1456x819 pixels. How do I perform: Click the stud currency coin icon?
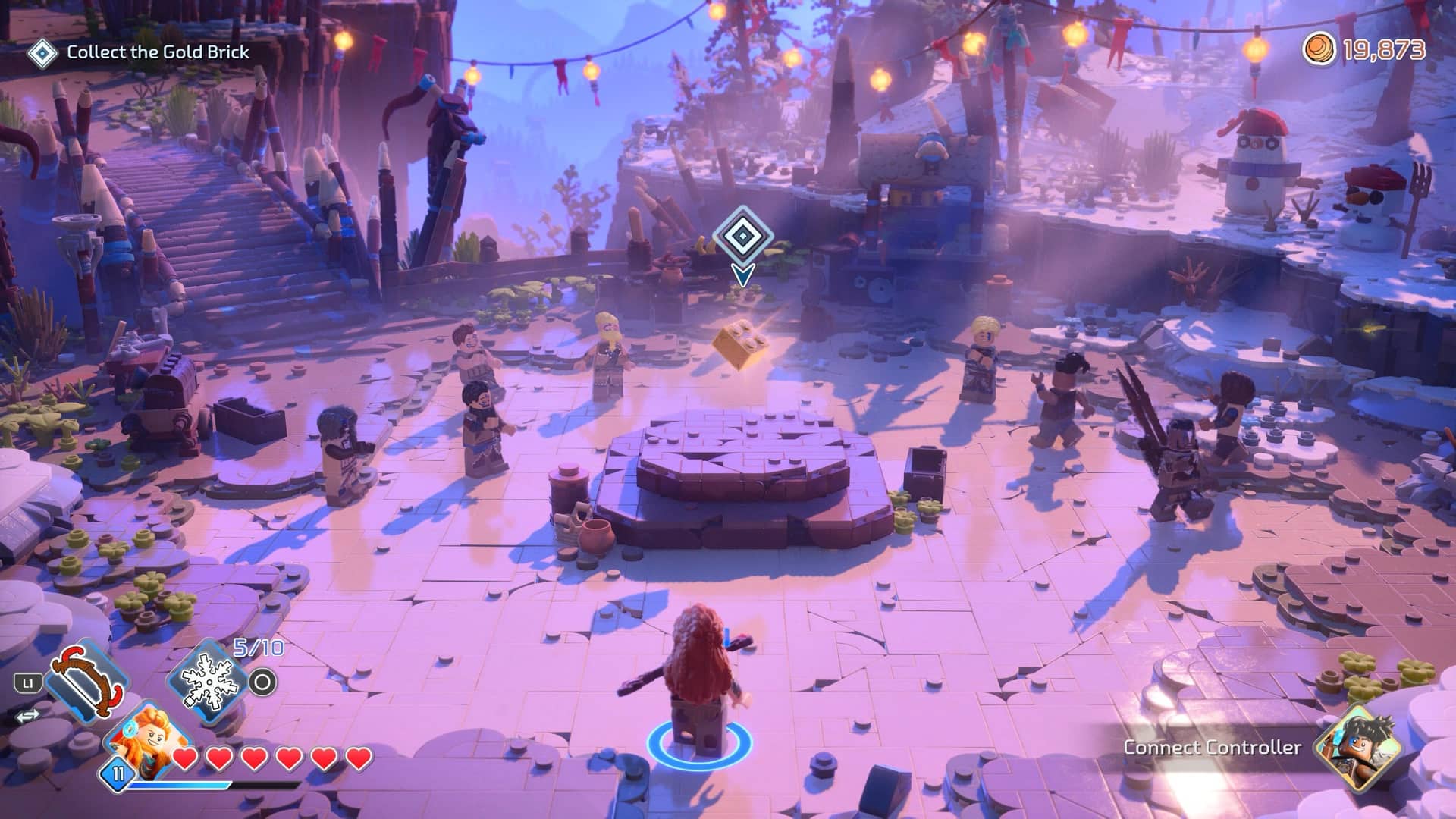[1319, 50]
